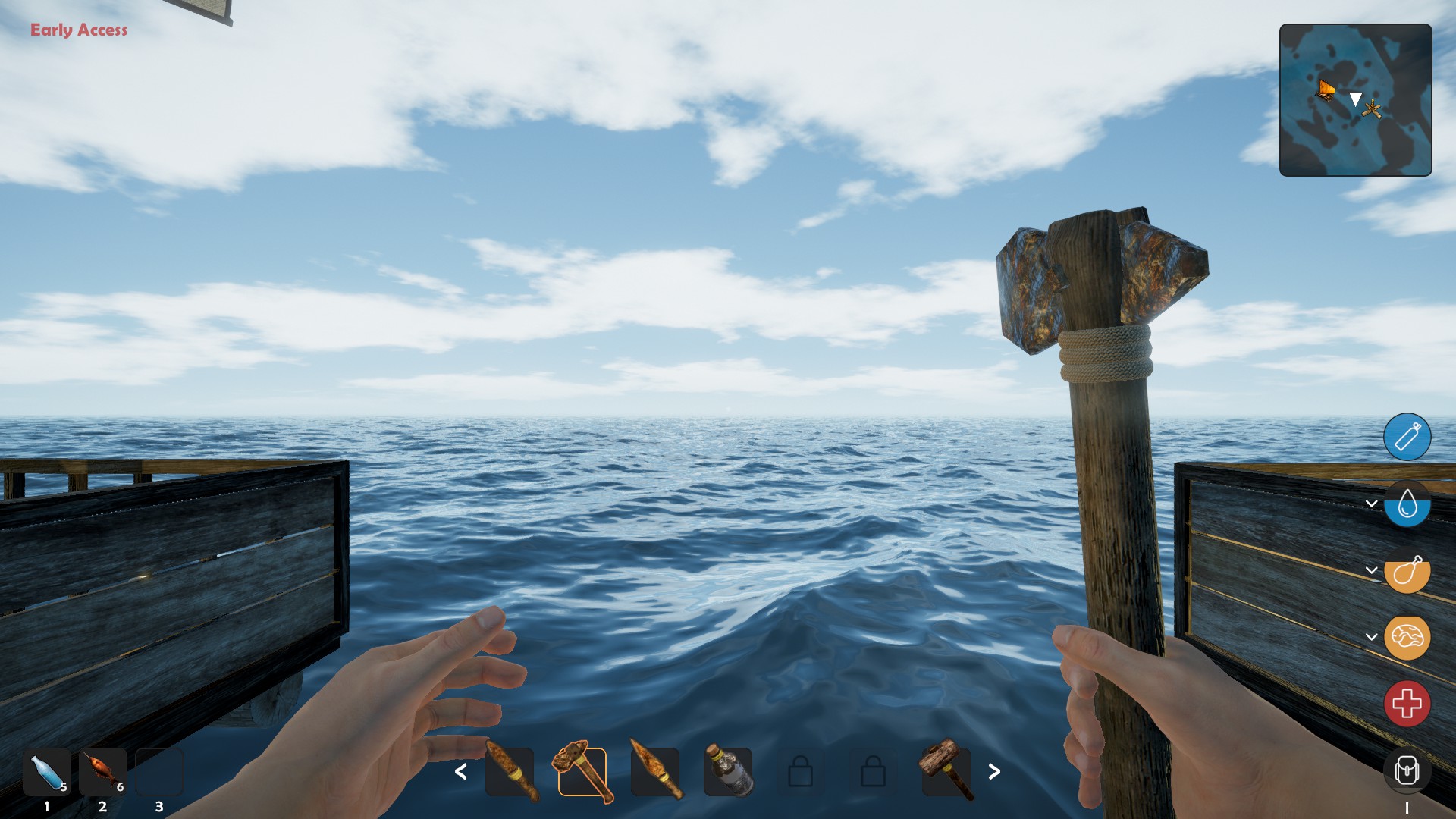Show the previous hotbar page
Screen dimensions: 1456x819
tap(460, 772)
